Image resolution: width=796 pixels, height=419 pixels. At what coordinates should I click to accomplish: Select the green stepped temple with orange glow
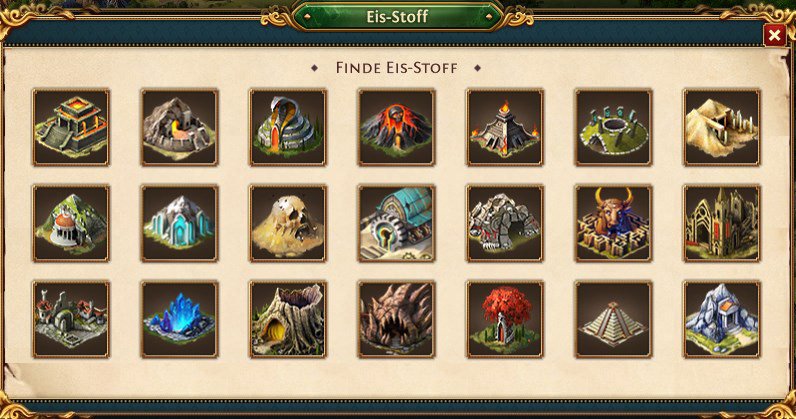point(71,127)
